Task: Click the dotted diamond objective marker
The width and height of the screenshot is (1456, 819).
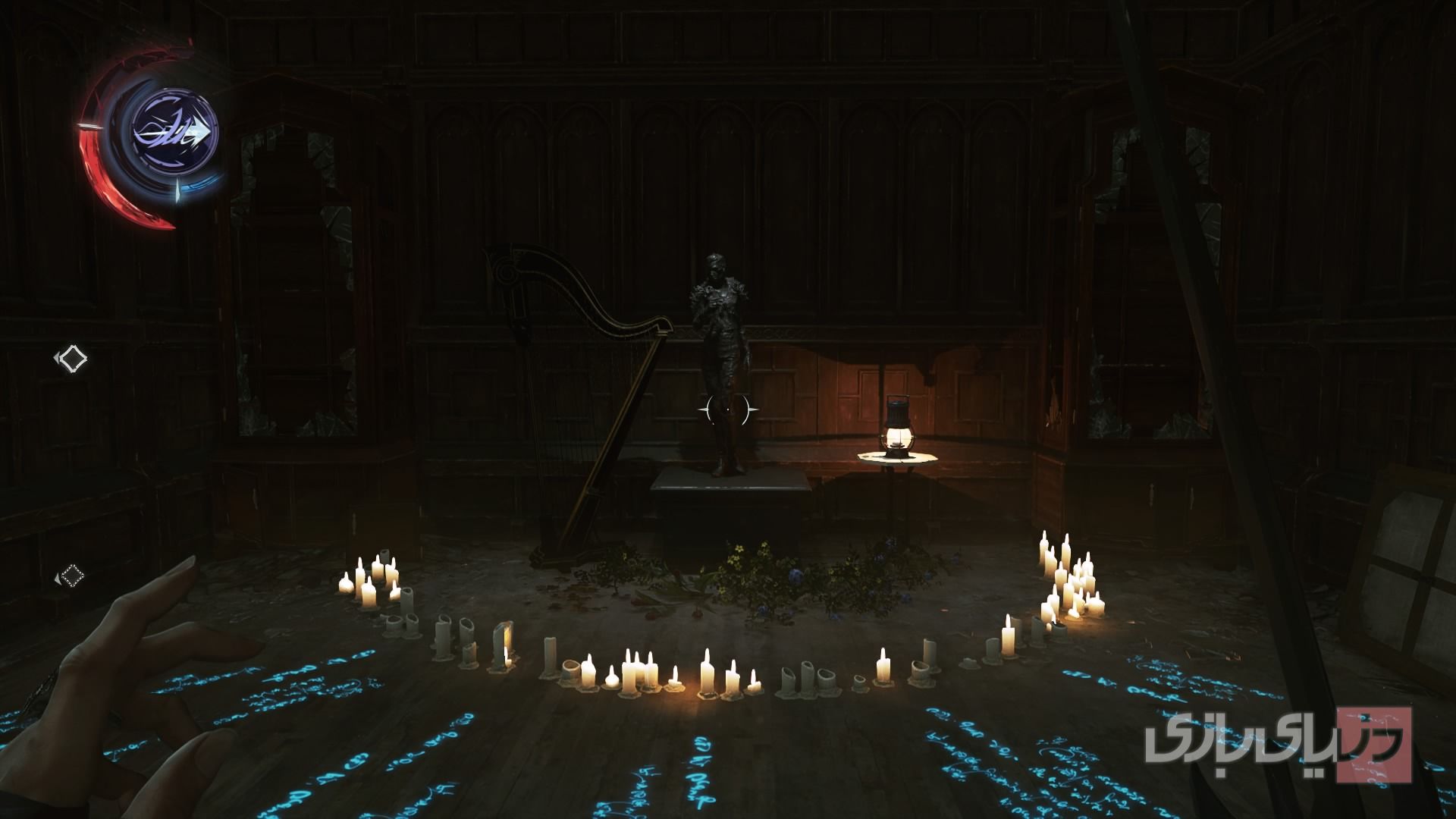Action: 72,576
